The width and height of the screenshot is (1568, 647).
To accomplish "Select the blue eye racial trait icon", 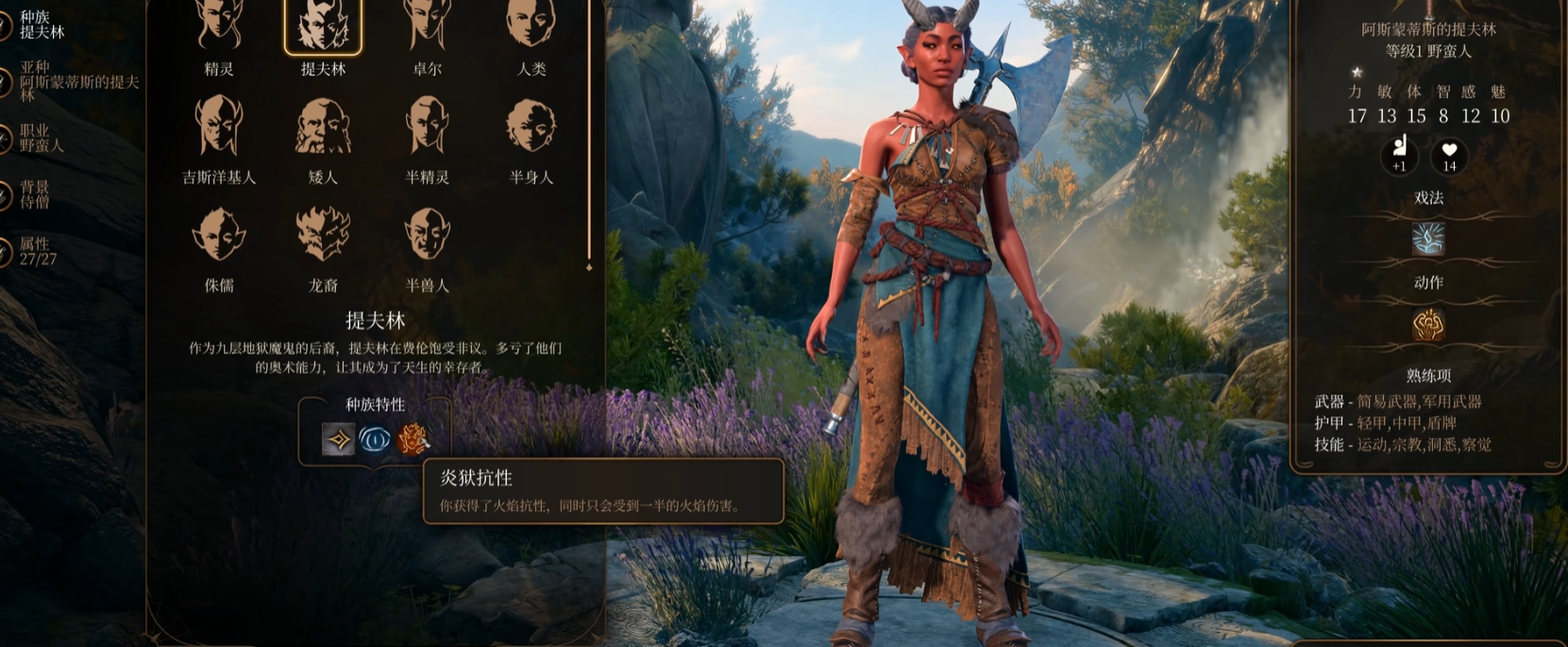I will (x=375, y=439).
